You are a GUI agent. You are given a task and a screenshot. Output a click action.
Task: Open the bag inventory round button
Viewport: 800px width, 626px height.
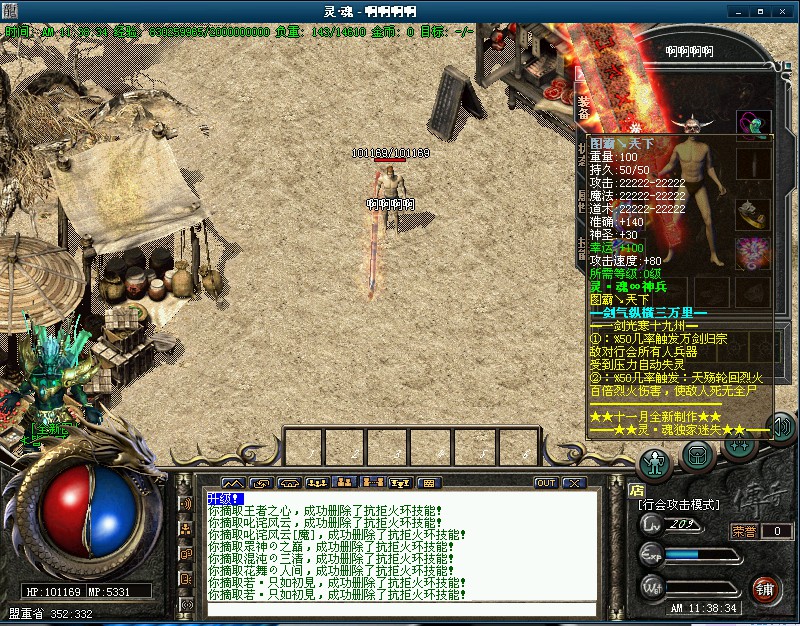(x=698, y=456)
